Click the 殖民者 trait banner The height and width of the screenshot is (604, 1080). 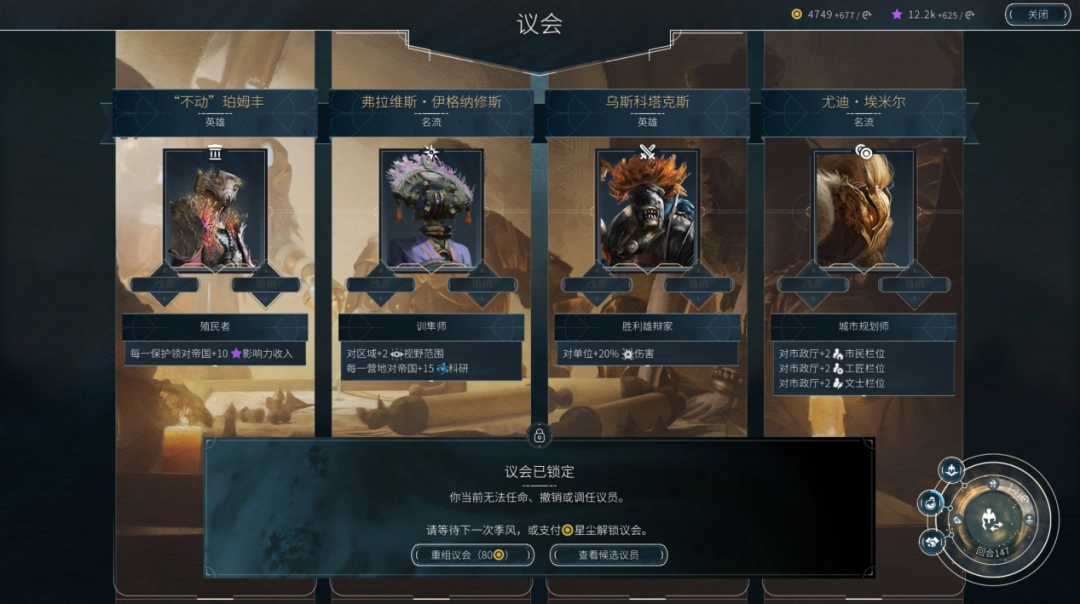click(x=215, y=327)
